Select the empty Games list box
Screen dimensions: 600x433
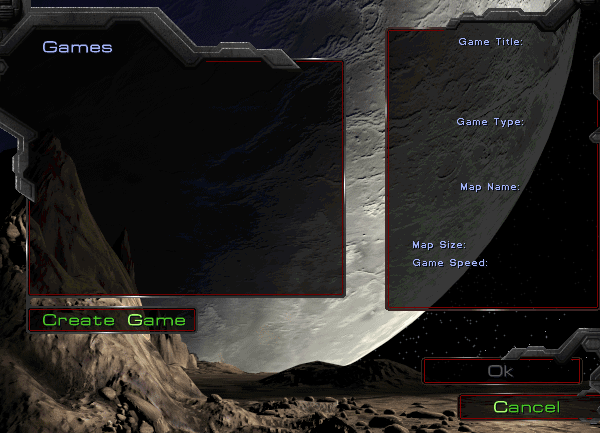click(186, 177)
